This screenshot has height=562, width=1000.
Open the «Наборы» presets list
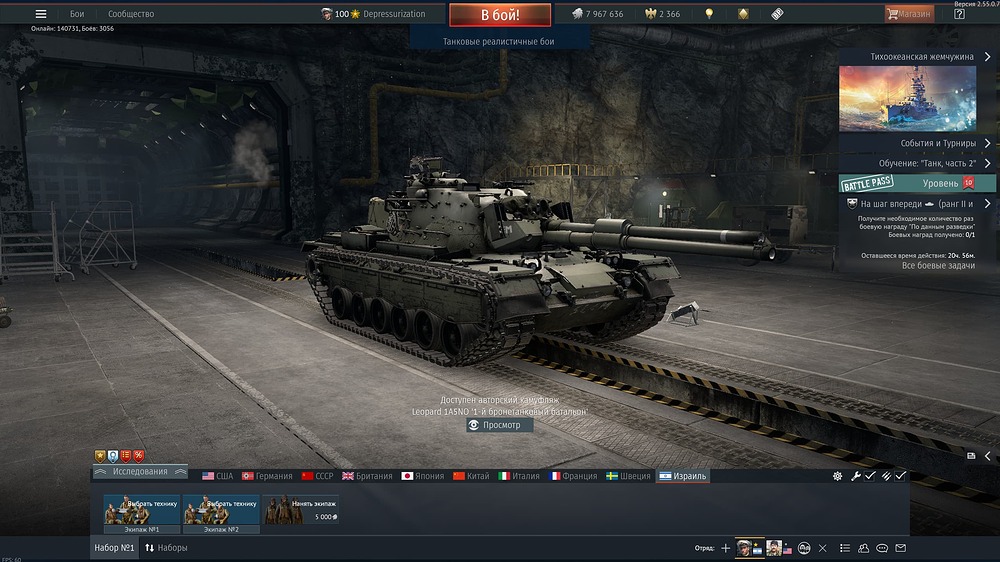point(166,548)
